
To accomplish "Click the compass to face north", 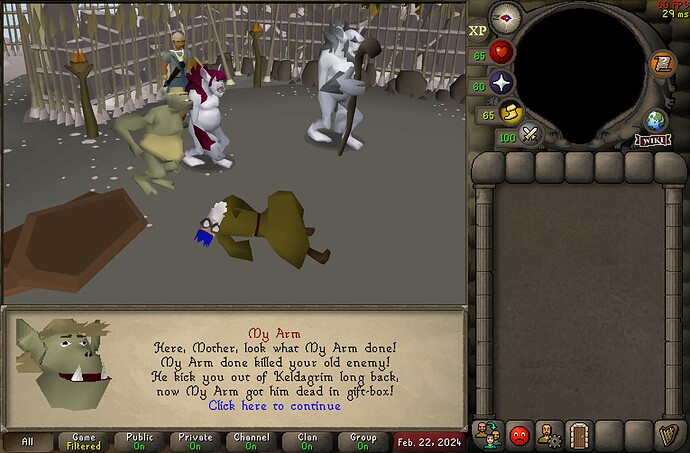I will pyautogui.click(x=505, y=15).
